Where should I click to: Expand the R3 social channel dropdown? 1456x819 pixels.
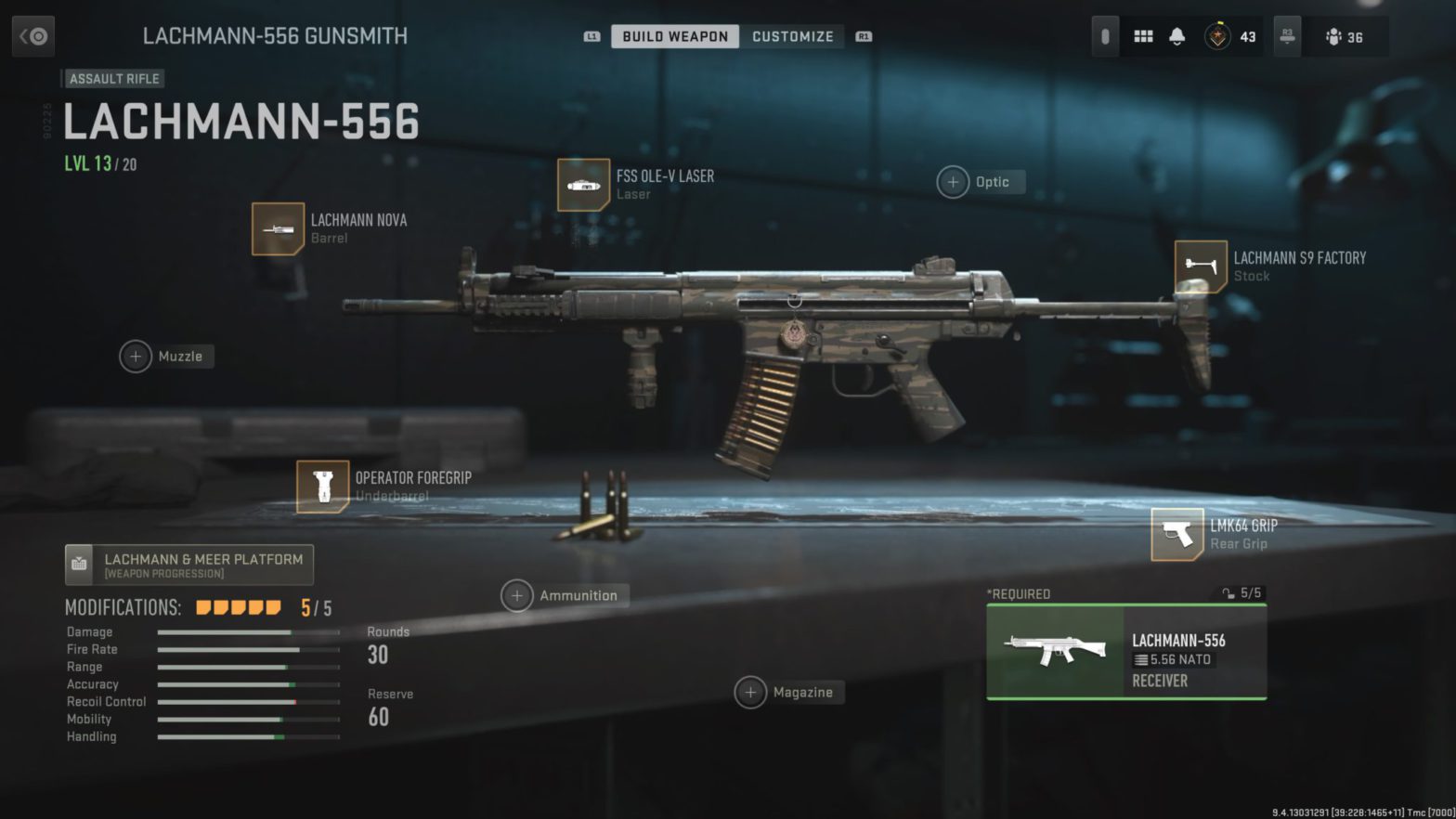click(x=1286, y=36)
